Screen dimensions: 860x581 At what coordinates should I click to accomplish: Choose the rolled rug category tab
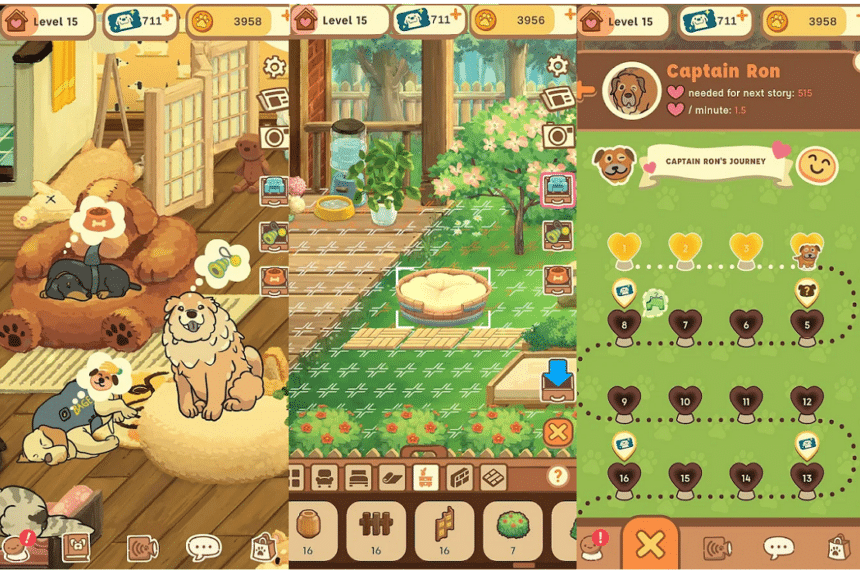393,478
